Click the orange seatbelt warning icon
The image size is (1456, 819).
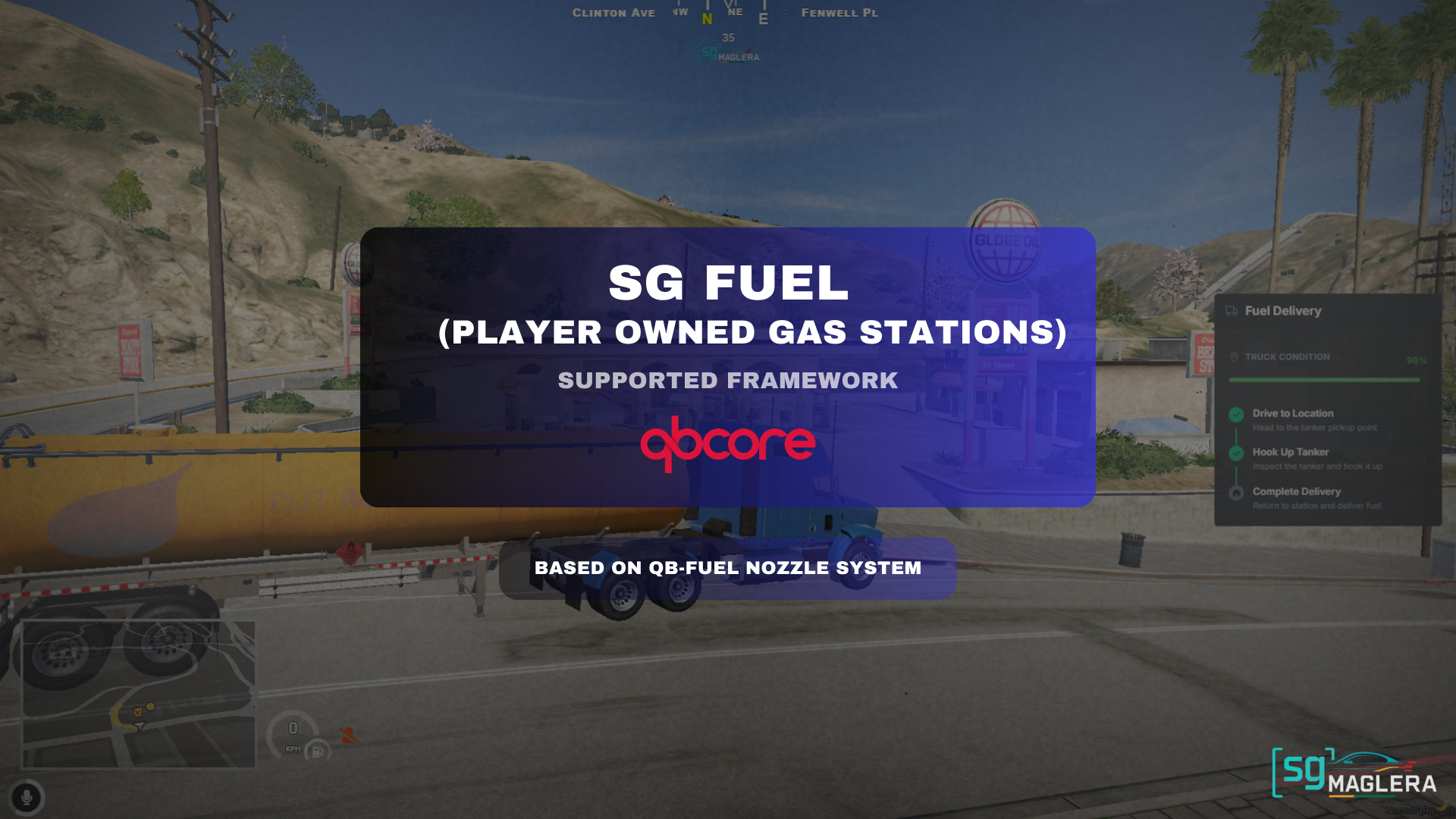pyautogui.click(x=348, y=735)
